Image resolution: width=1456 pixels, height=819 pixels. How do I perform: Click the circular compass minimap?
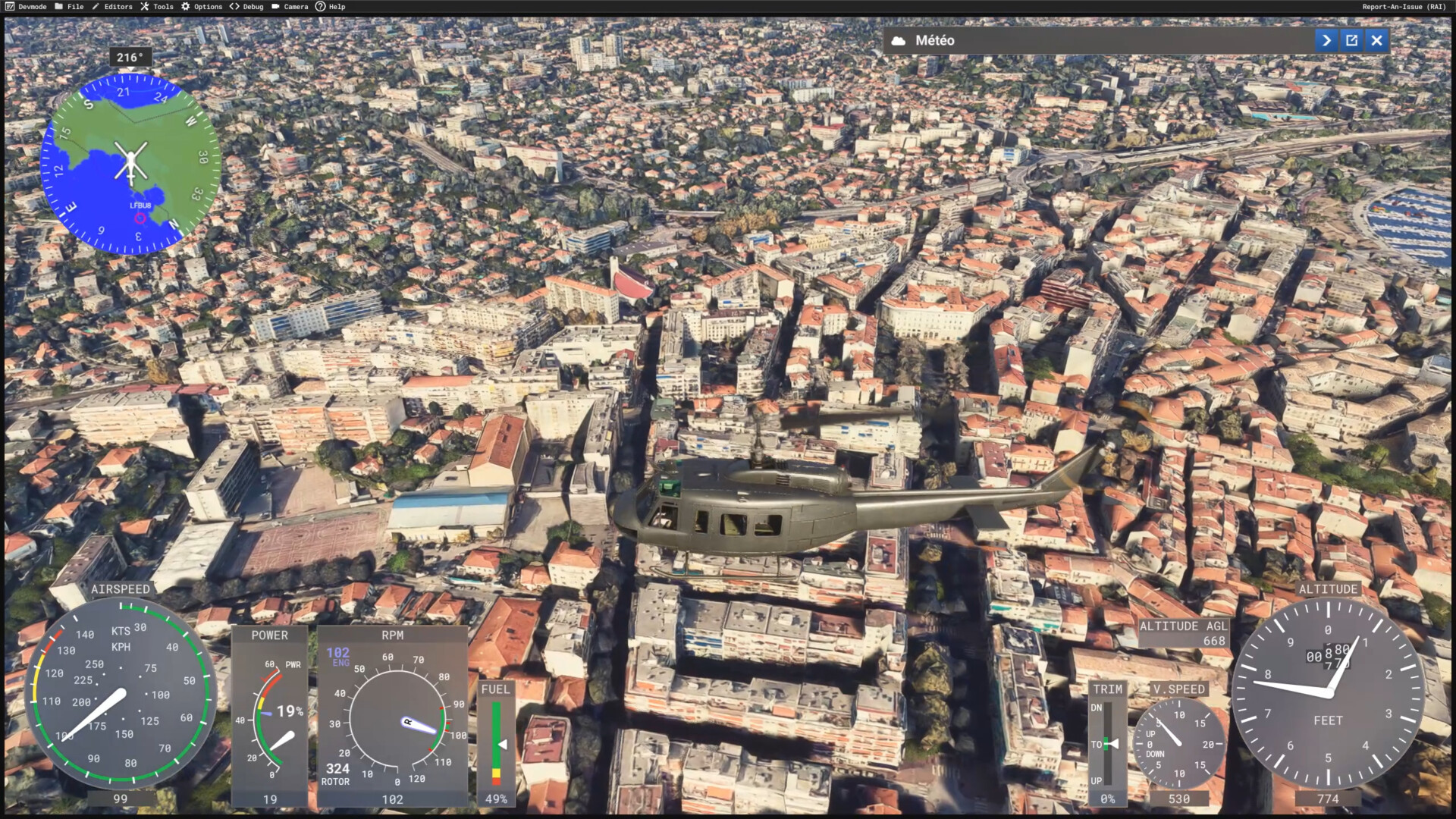coord(130,164)
